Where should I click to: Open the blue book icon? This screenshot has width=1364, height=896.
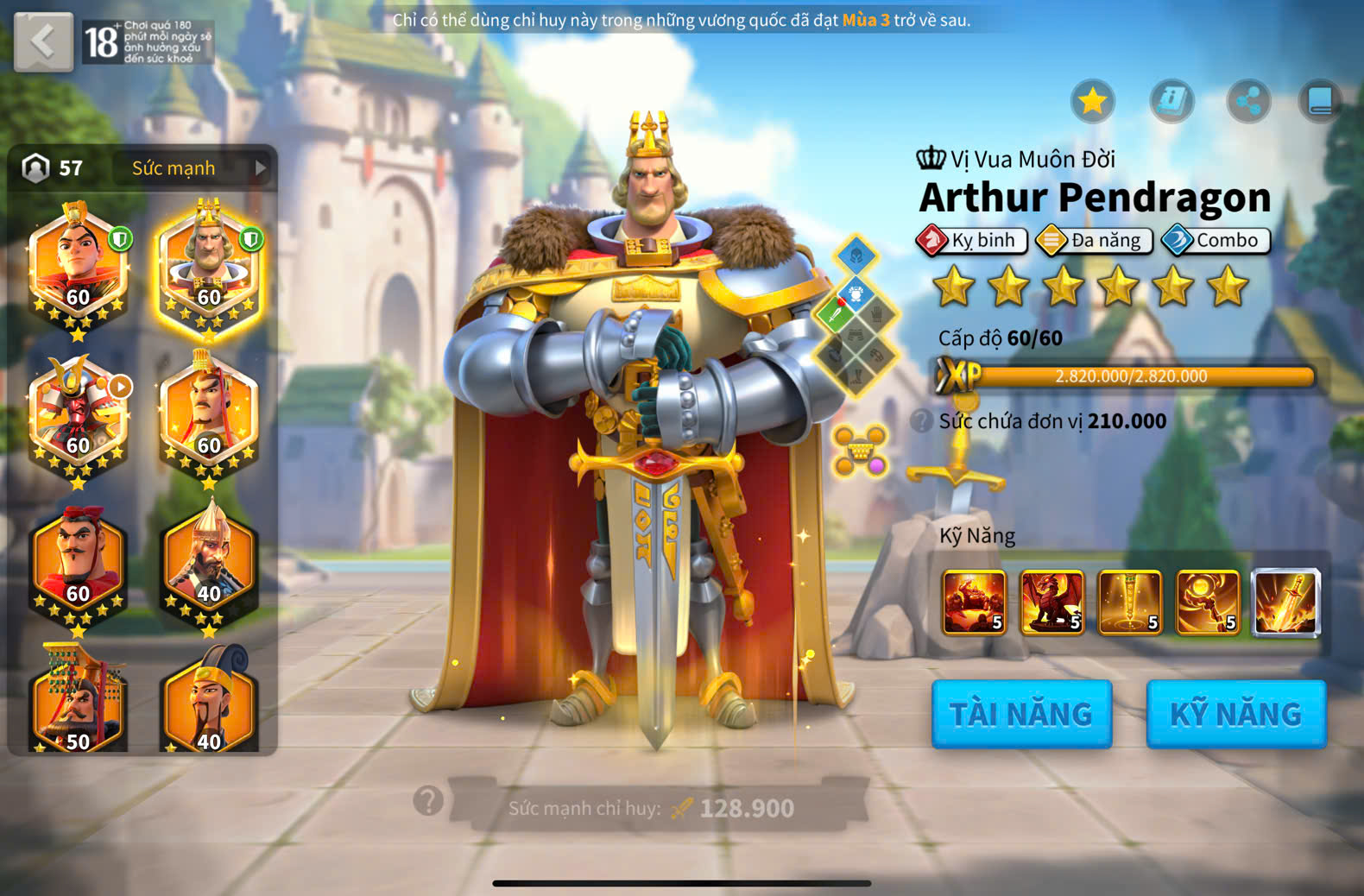click(x=1321, y=102)
